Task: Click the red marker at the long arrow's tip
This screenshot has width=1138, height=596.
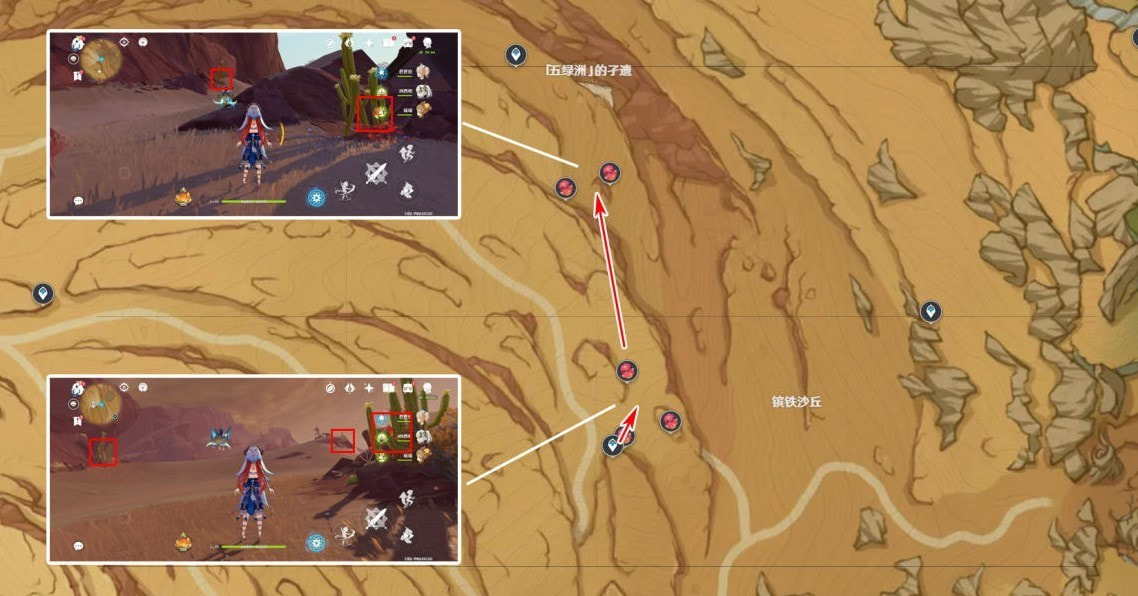Action: [610, 174]
